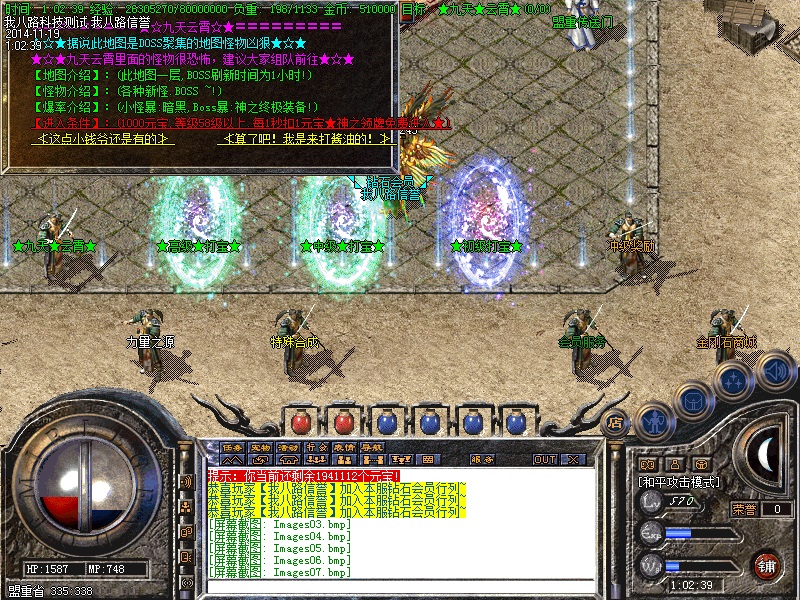Click the red 铺 stall button

pos(767,564)
